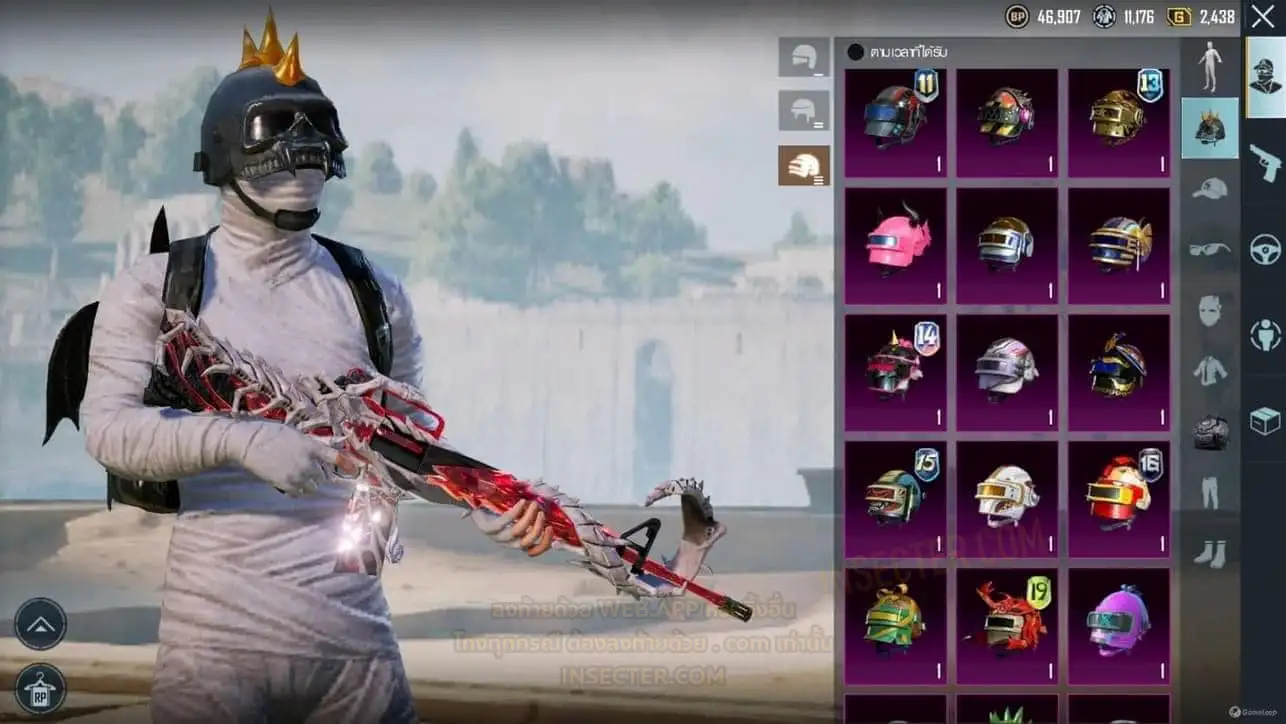Select the red crab helmet with badge 19

click(x=1006, y=620)
